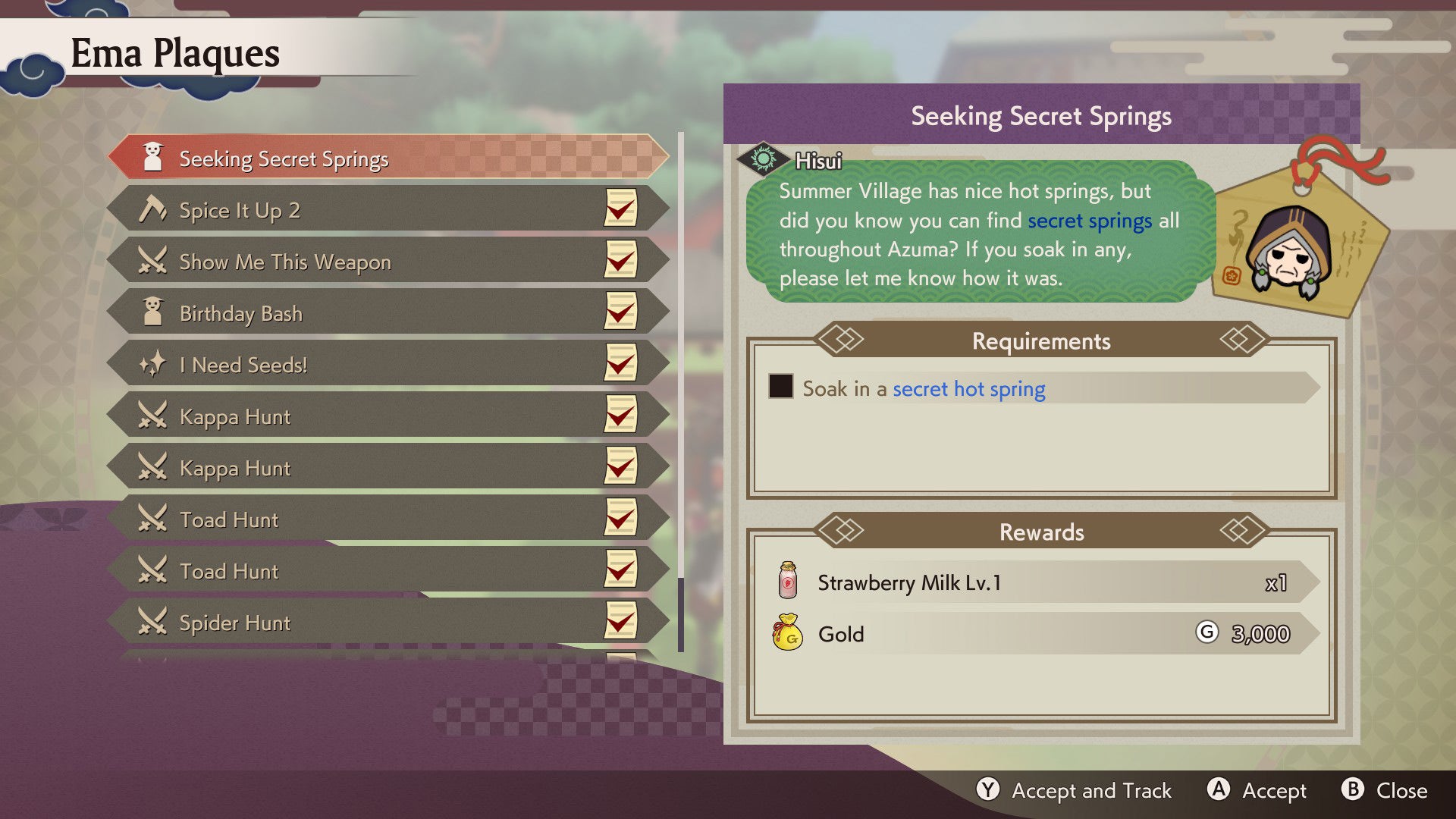Select the Spider Hunt quest entry
Screen dimensions: 1456x819
[x=341, y=622]
